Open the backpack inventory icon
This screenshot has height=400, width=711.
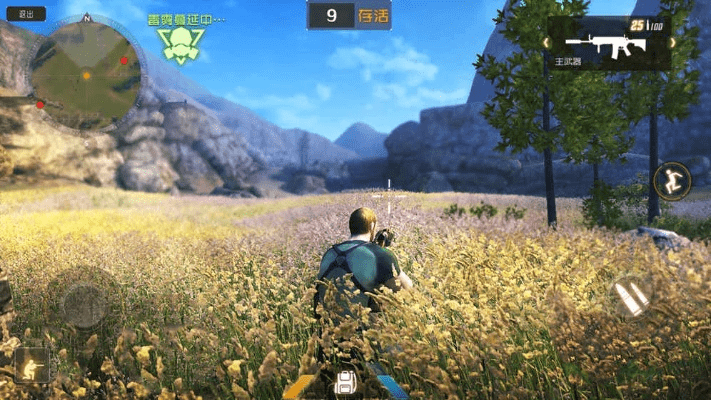click(346, 381)
